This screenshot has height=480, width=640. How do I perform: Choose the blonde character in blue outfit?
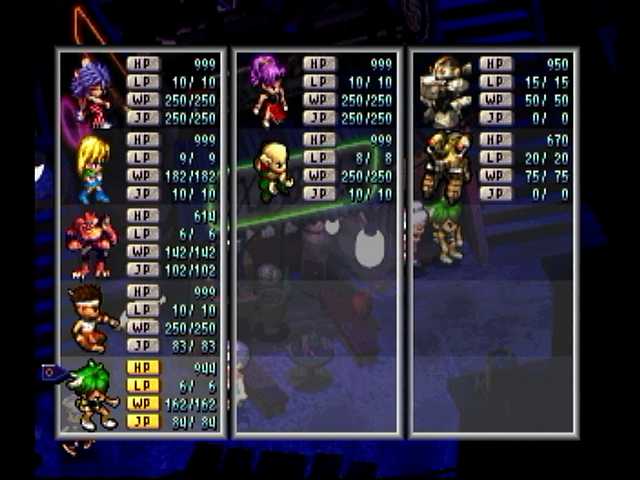[92, 168]
